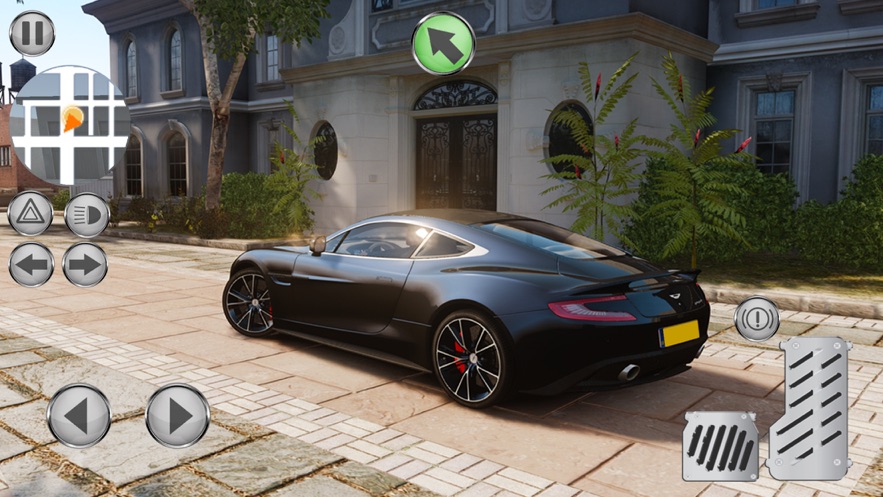Image resolution: width=883 pixels, height=497 pixels.
Task: Activate the right turn signal
Action: [x=85, y=265]
